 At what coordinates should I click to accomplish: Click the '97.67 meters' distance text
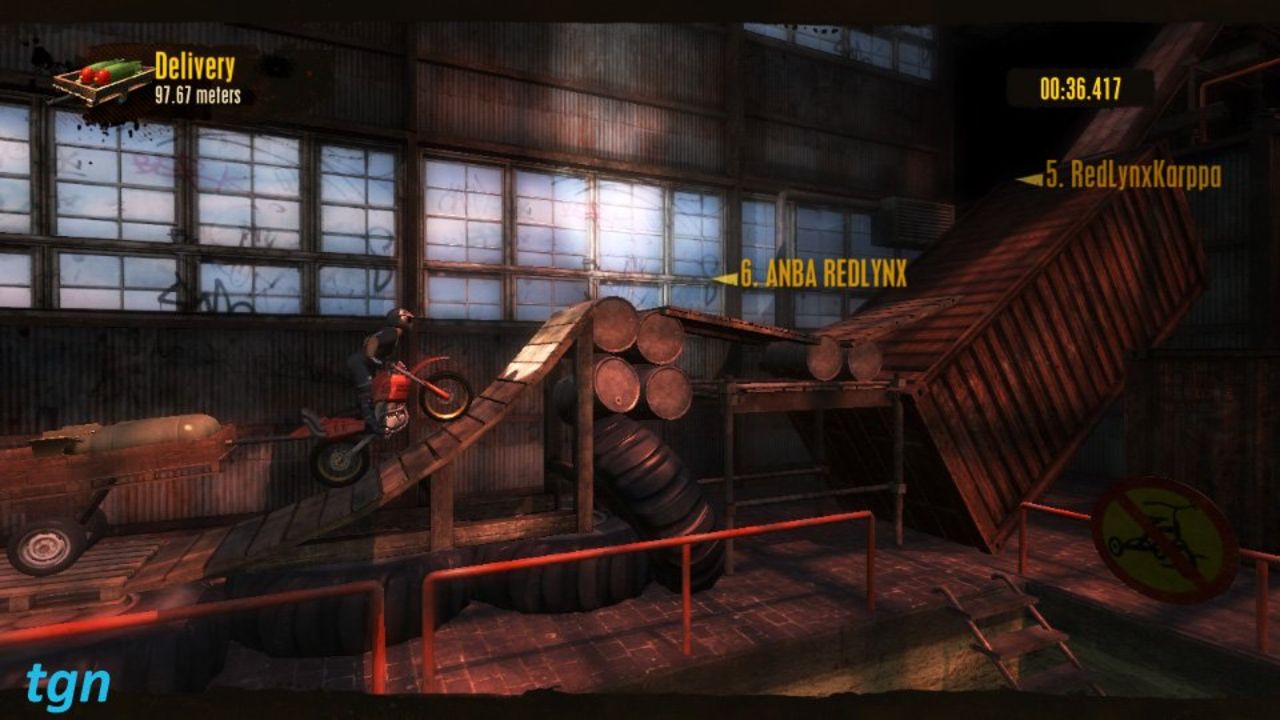click(196, 95)
